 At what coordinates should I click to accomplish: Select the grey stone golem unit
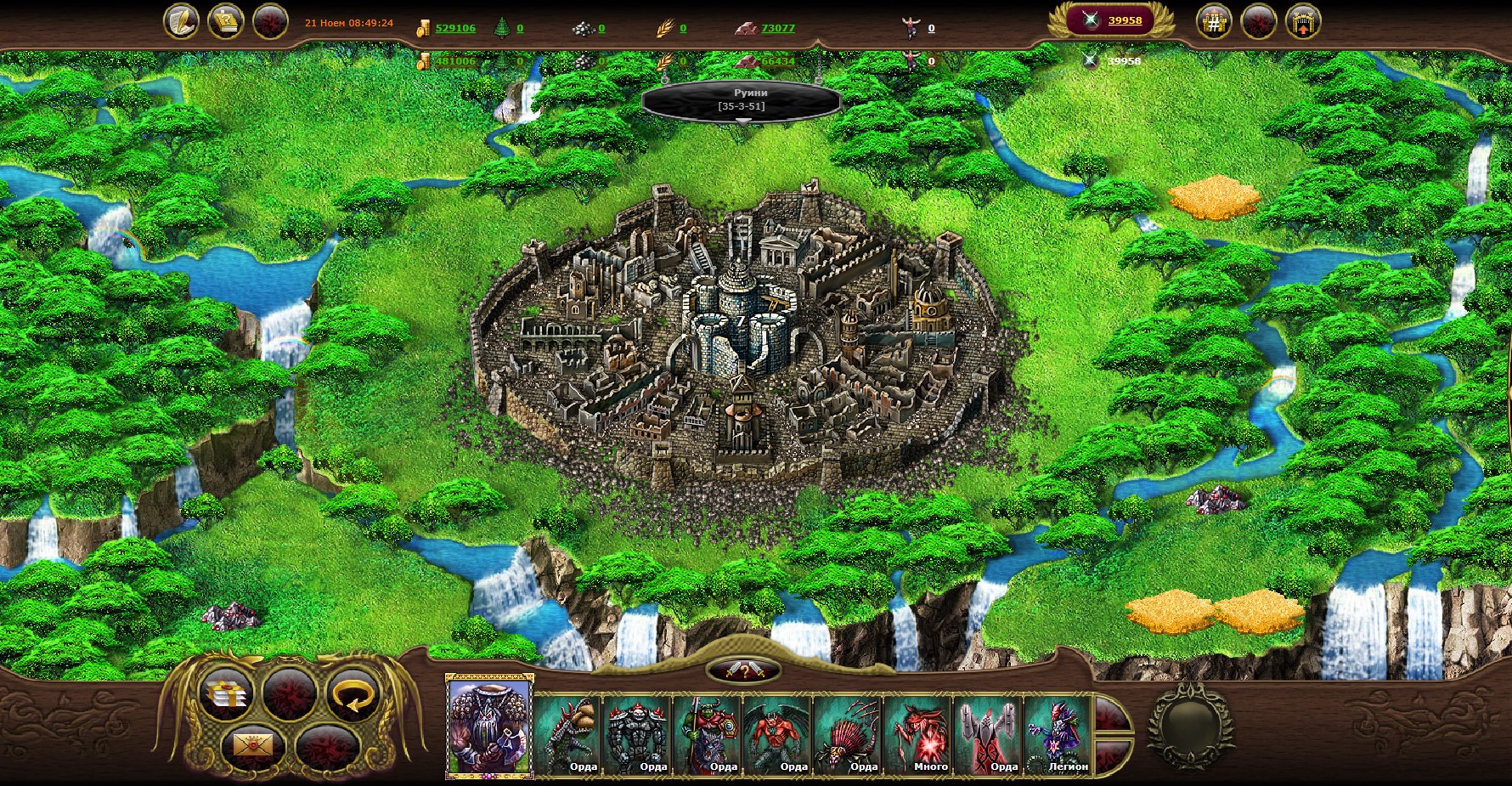point(638,734)
